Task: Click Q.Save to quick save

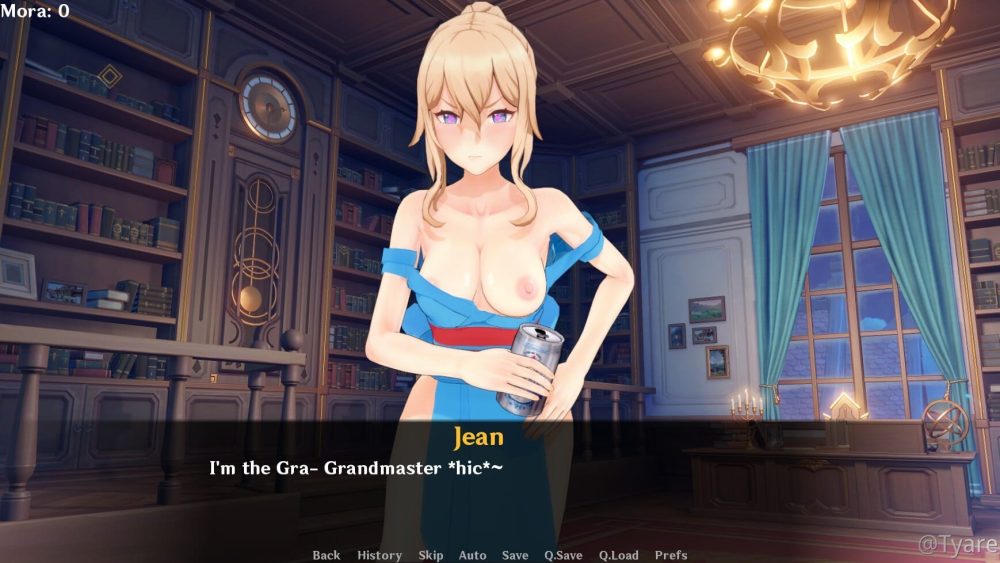Action: (563, 555)
